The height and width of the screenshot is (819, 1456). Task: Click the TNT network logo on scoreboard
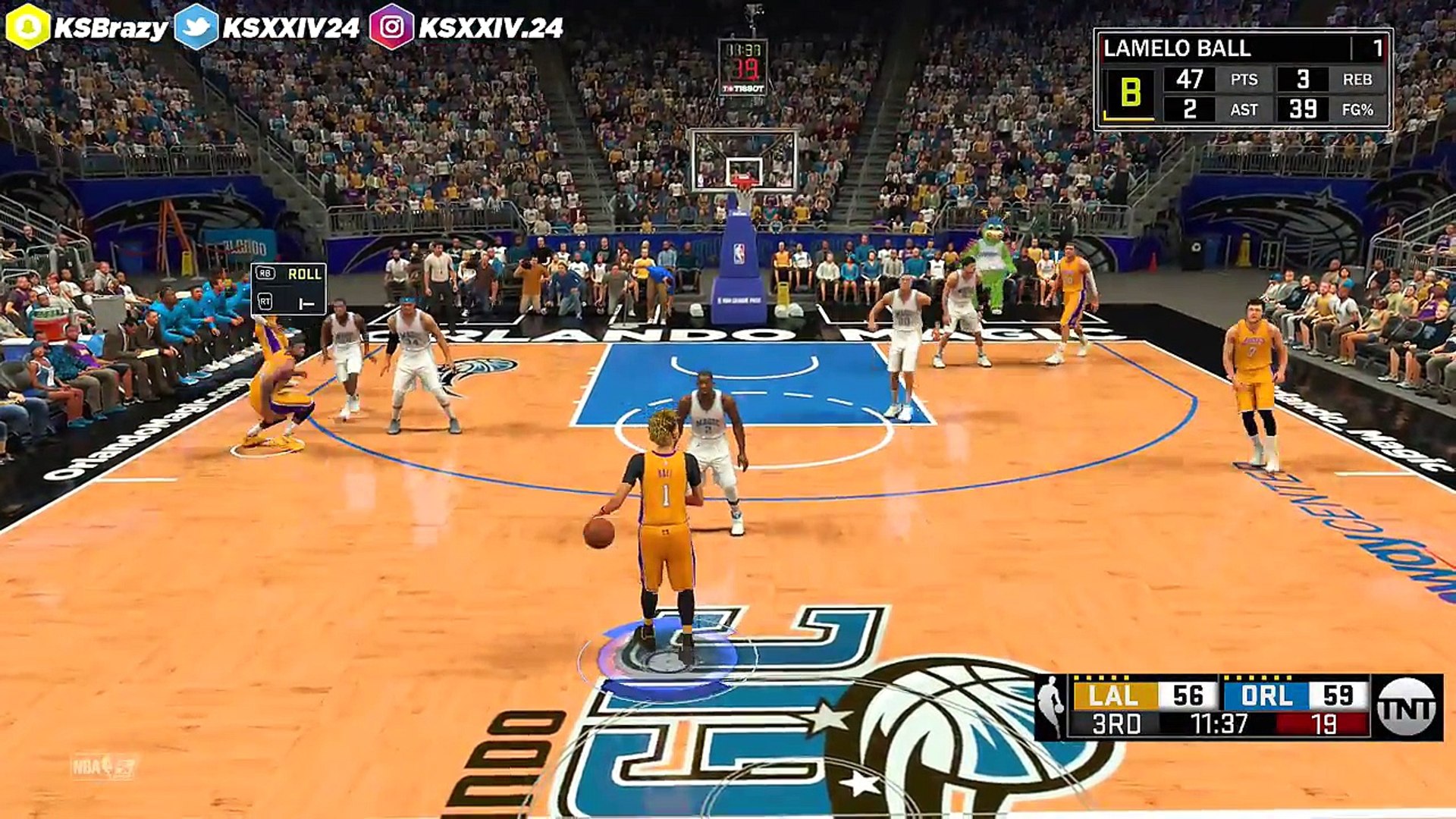tap(1407, 708)
